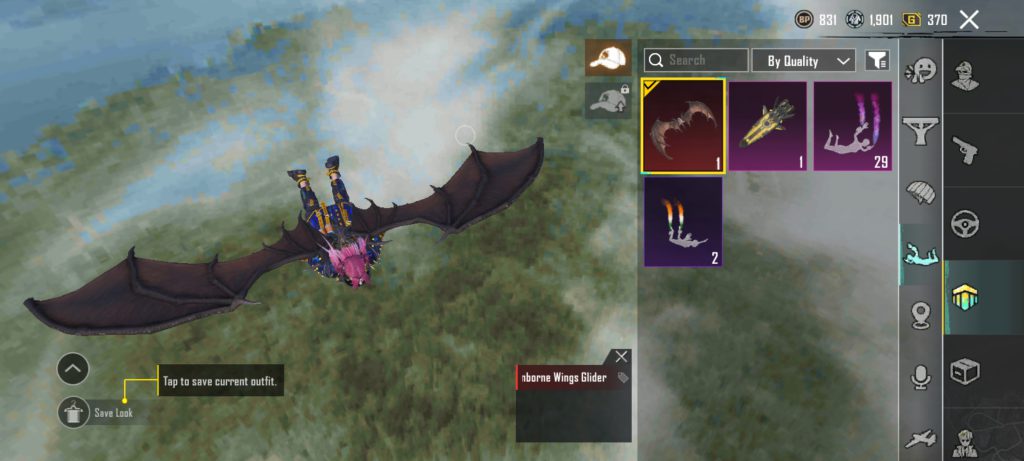This screenshot has width=1024, height=461.
Task: Switch to the airplane category tab
Action: [920, 438]
